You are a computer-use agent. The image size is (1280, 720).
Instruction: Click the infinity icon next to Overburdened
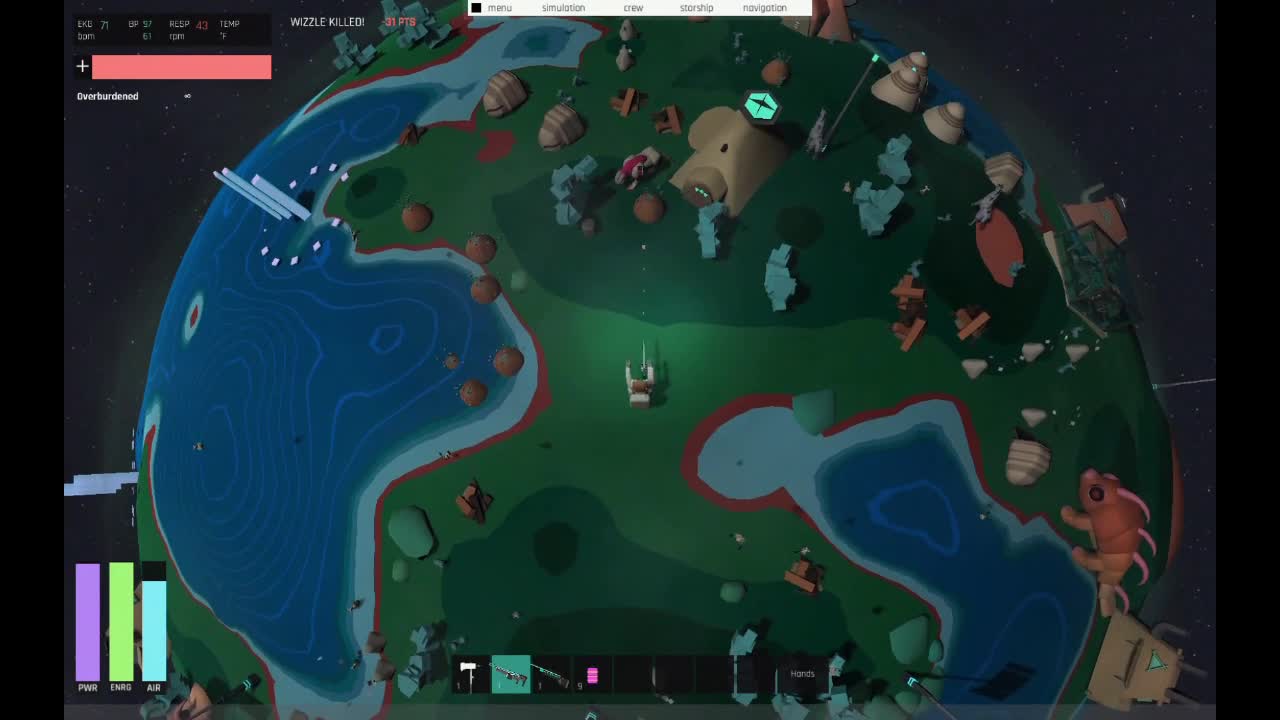point(187,95)
